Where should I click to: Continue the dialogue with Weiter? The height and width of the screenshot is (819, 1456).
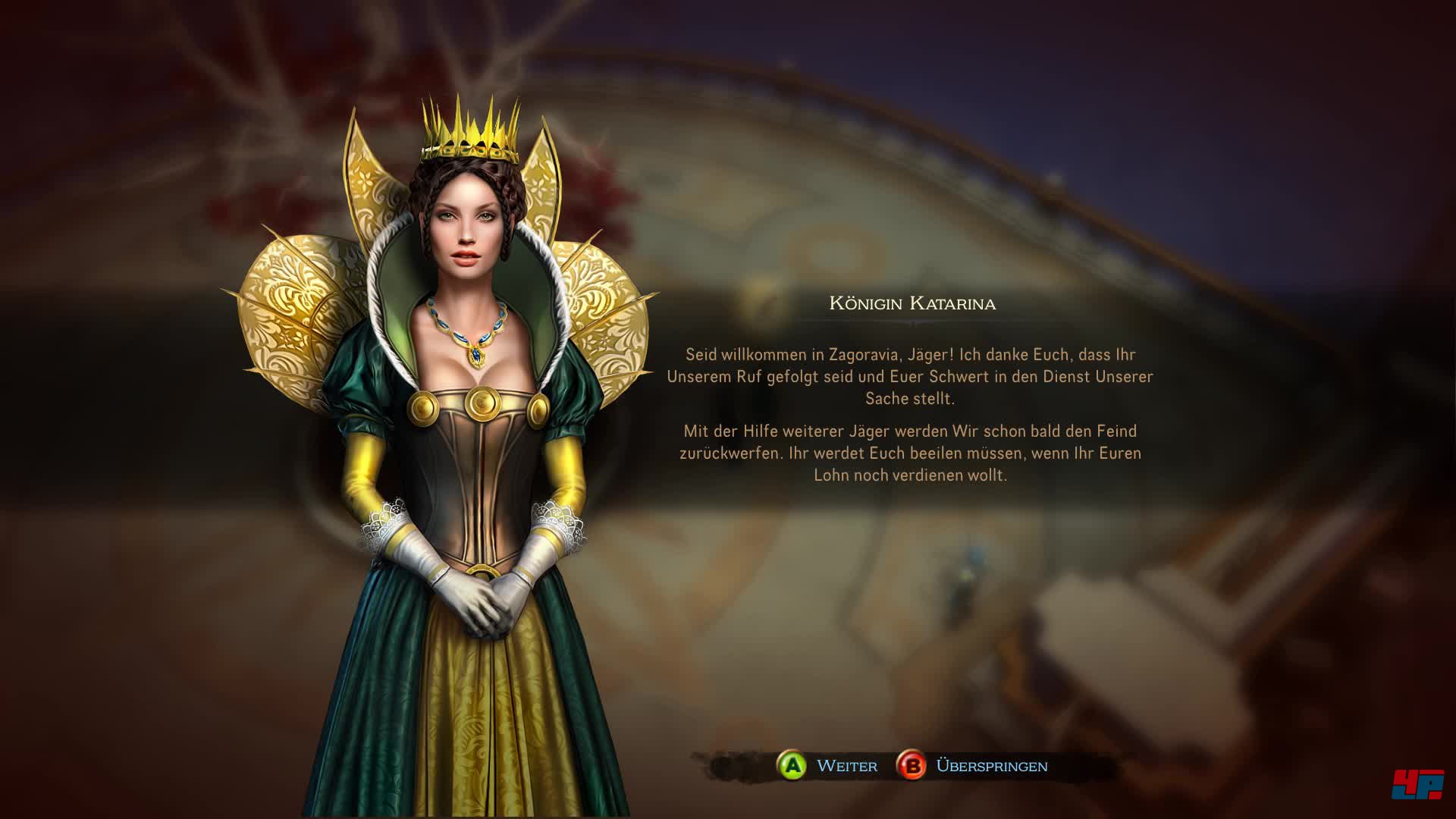click(827, 766)
